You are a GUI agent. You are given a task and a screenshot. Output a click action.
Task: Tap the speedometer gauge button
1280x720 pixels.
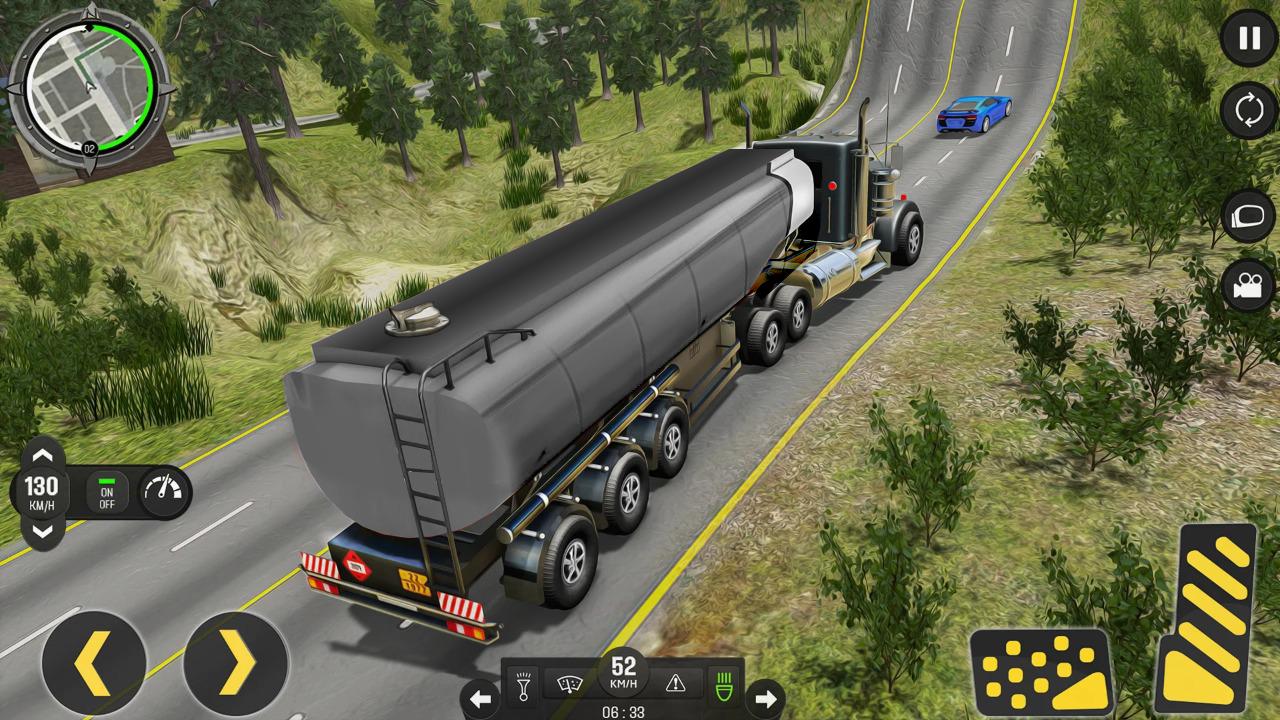[x=164, y=492]
